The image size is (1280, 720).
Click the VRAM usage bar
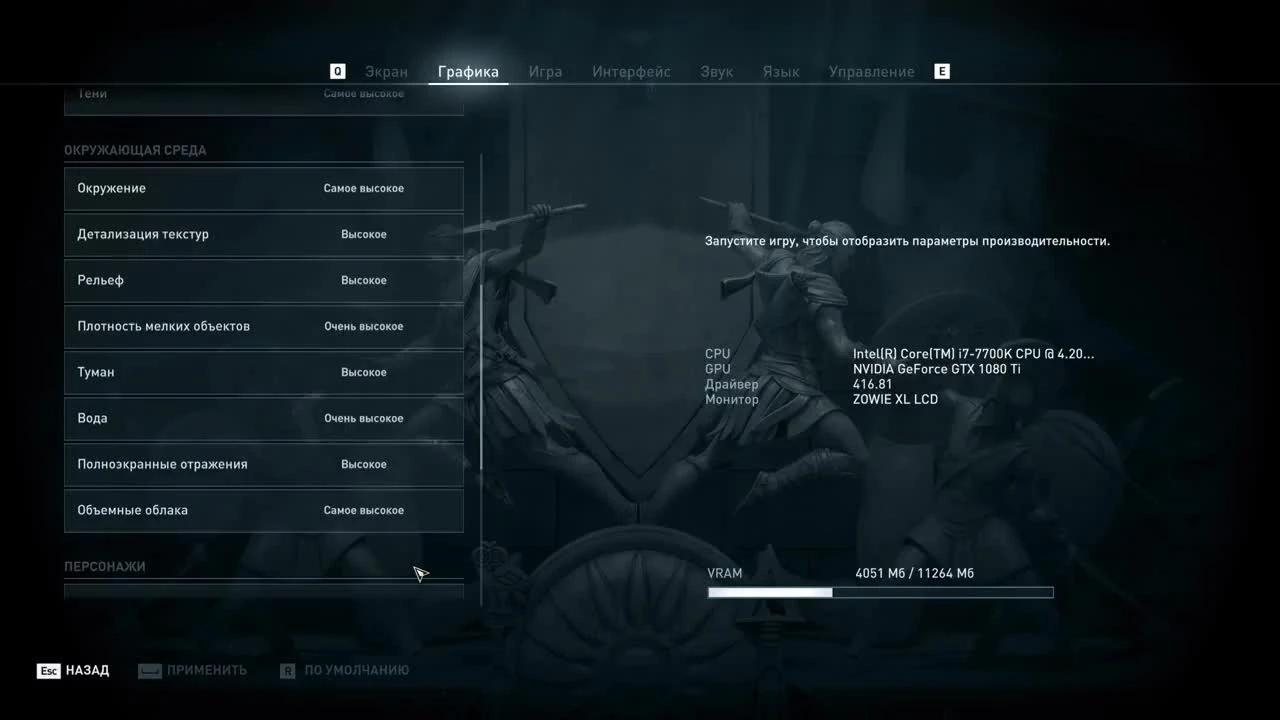point(880,592)
